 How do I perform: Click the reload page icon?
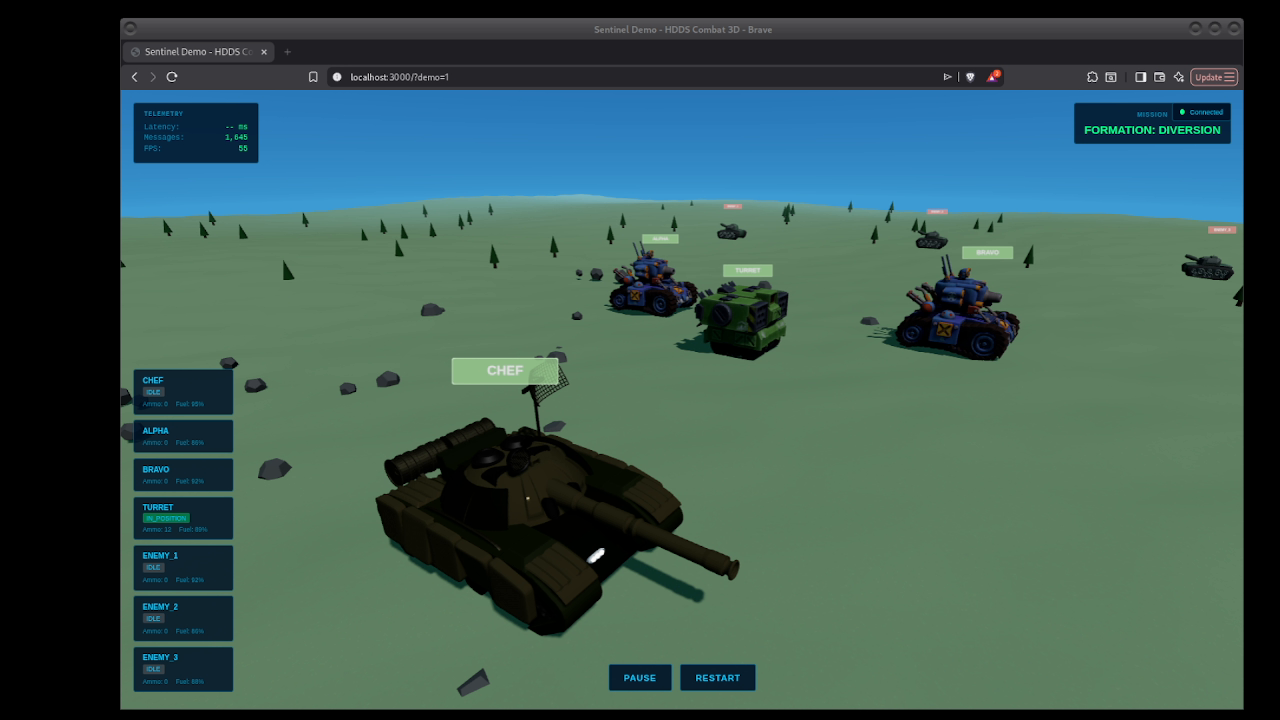point(170,76)
